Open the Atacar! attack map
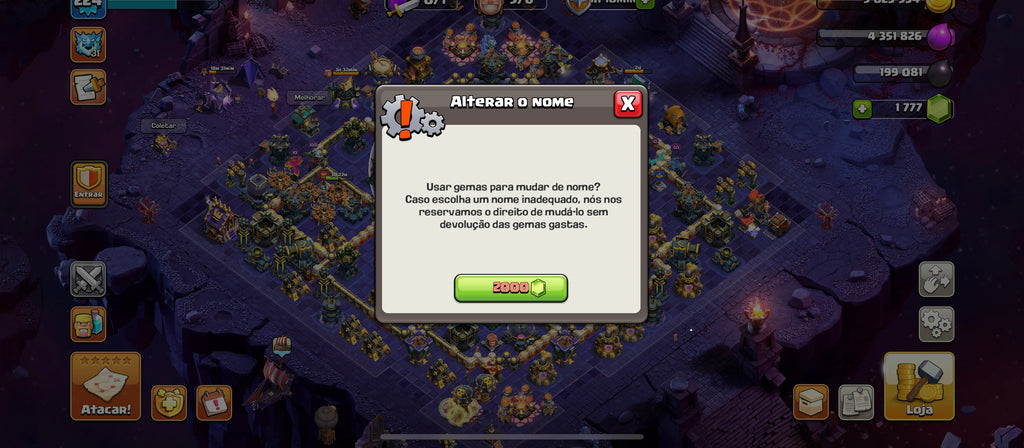 click(x=105, y=386)
